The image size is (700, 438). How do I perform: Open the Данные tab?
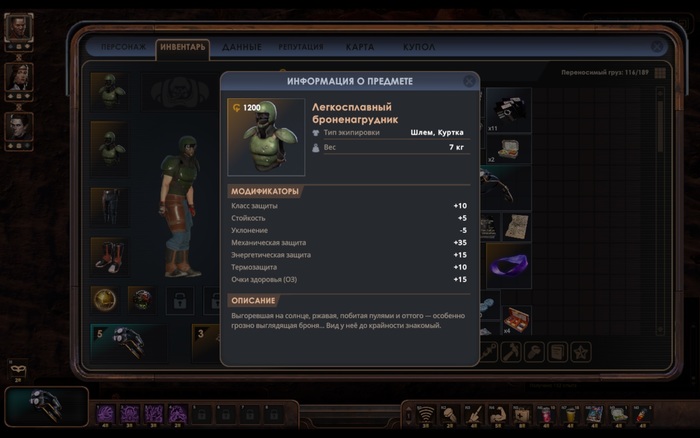[x=242, y=47]
